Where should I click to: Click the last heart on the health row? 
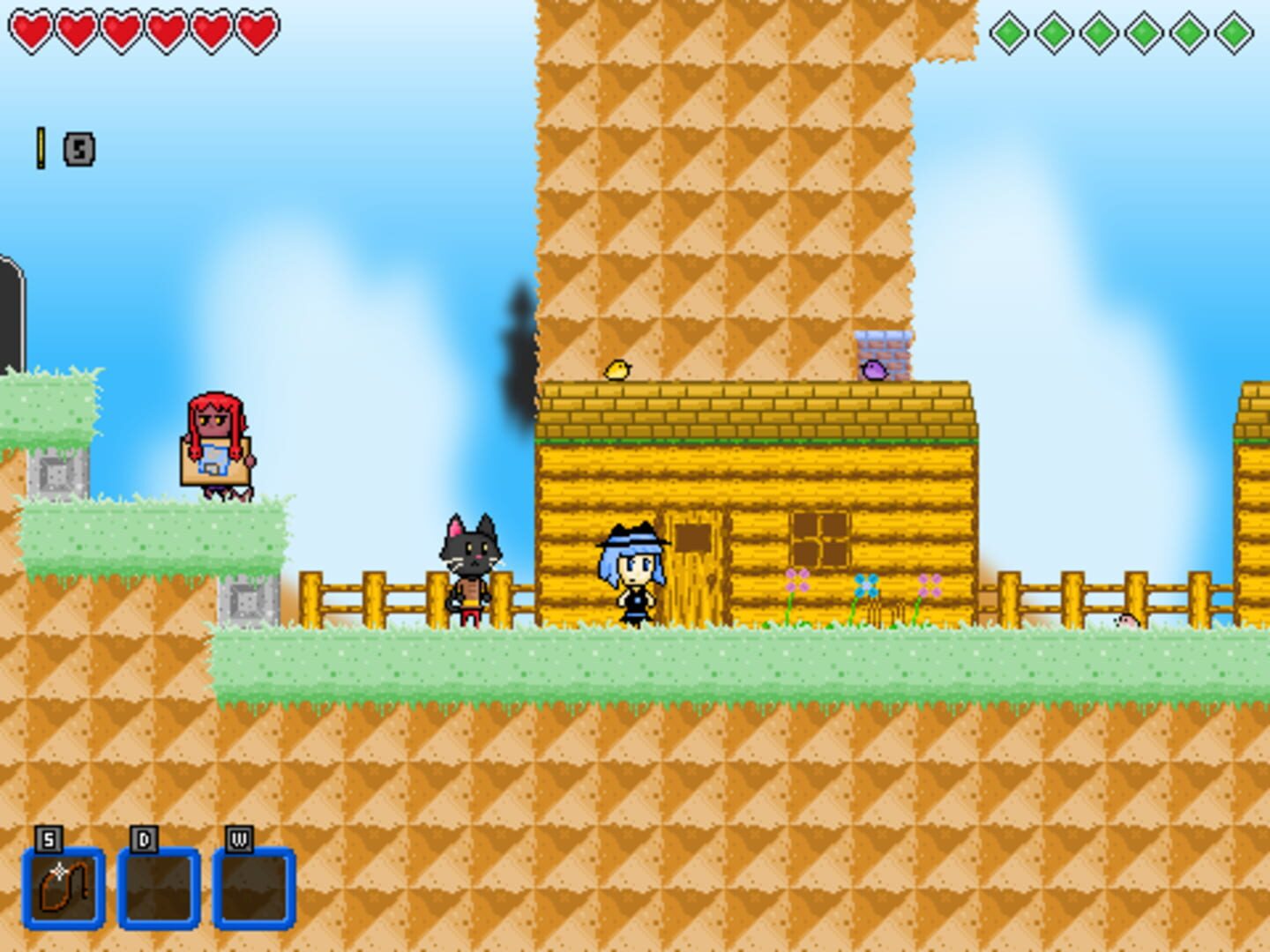coord(256,31)
